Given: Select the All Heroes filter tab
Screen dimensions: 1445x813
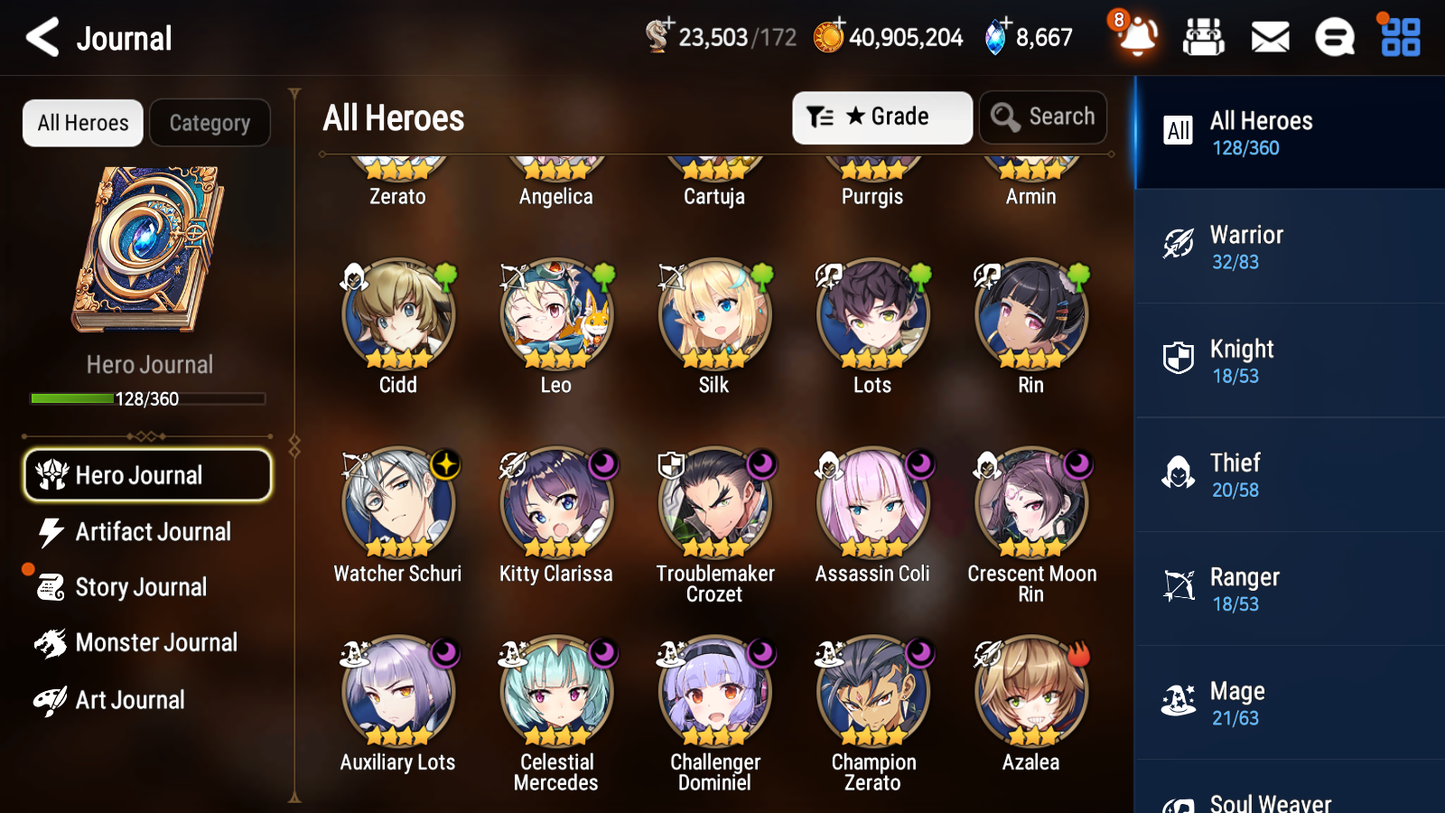Looking at the screenshot, I should click(x=82, y=122).
